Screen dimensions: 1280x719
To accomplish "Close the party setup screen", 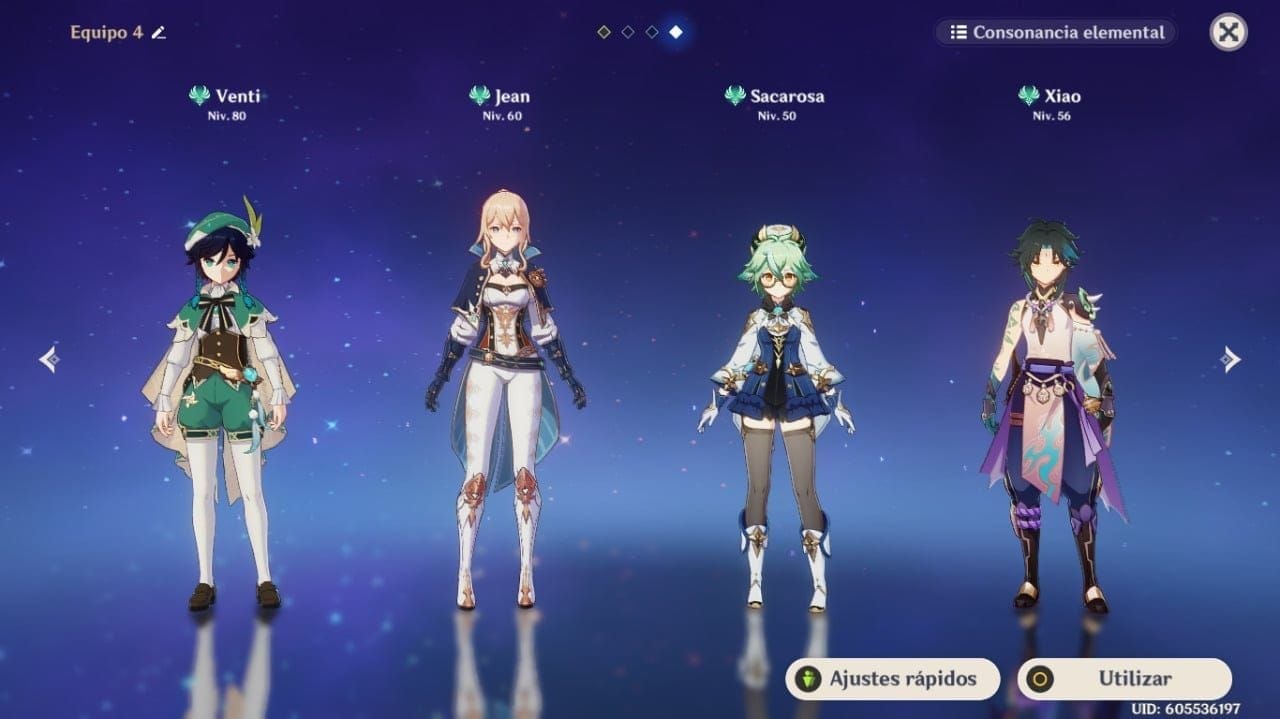I will point(1228,32).
